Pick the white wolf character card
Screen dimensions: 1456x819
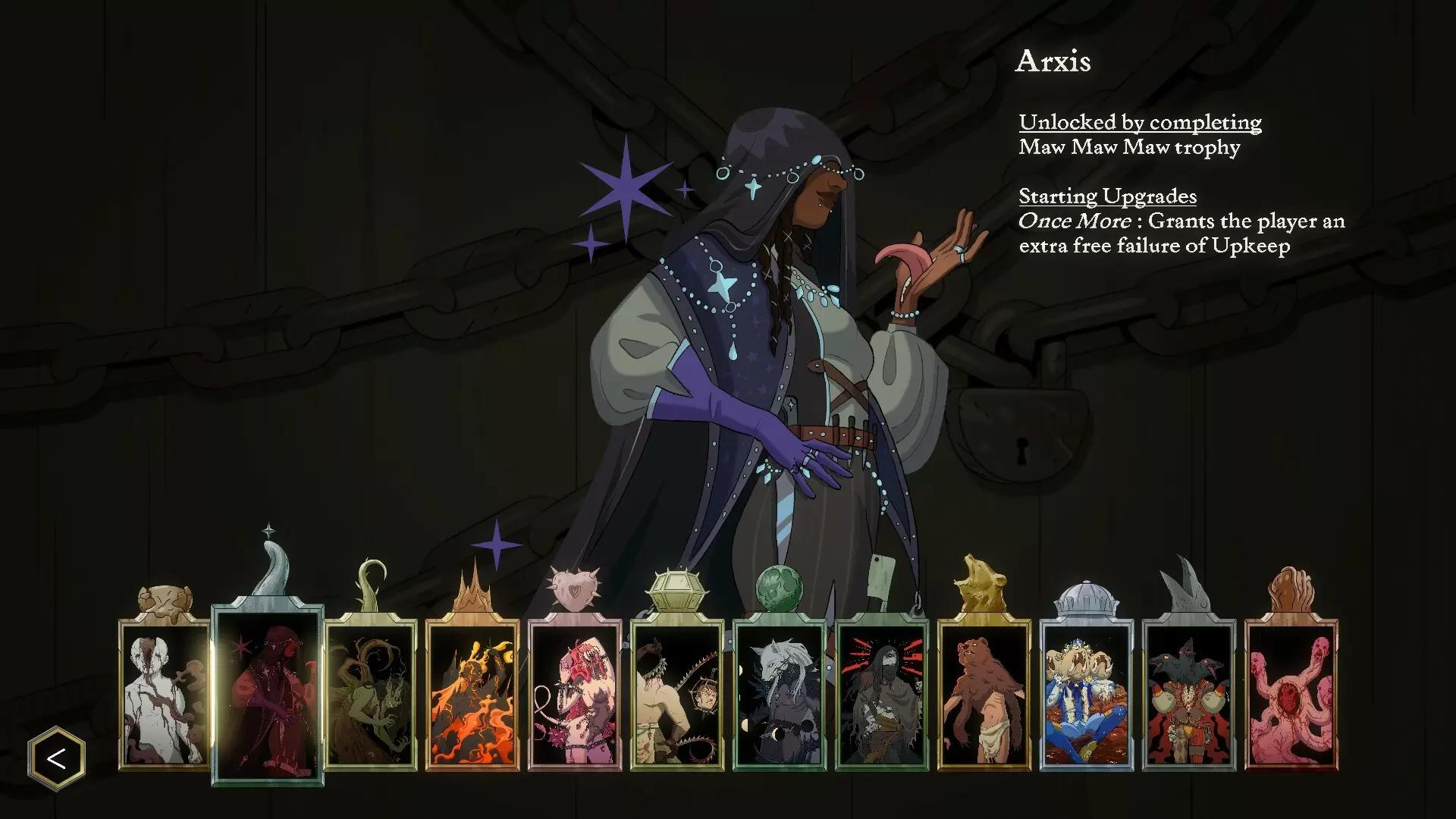(x=780, y=694)
